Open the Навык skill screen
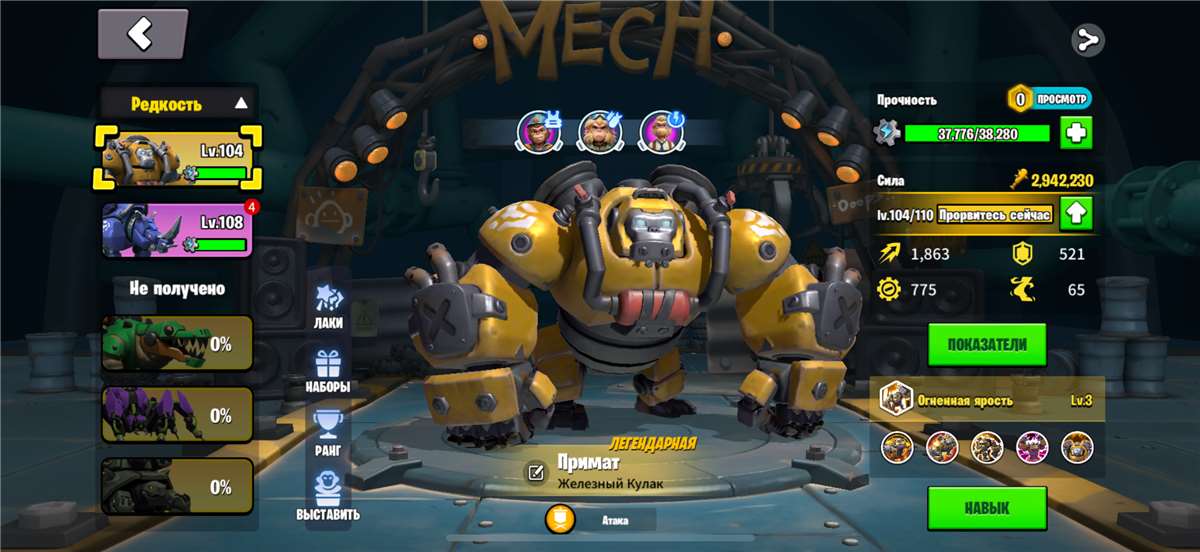 pyautogui.click(x=986, y=508)
